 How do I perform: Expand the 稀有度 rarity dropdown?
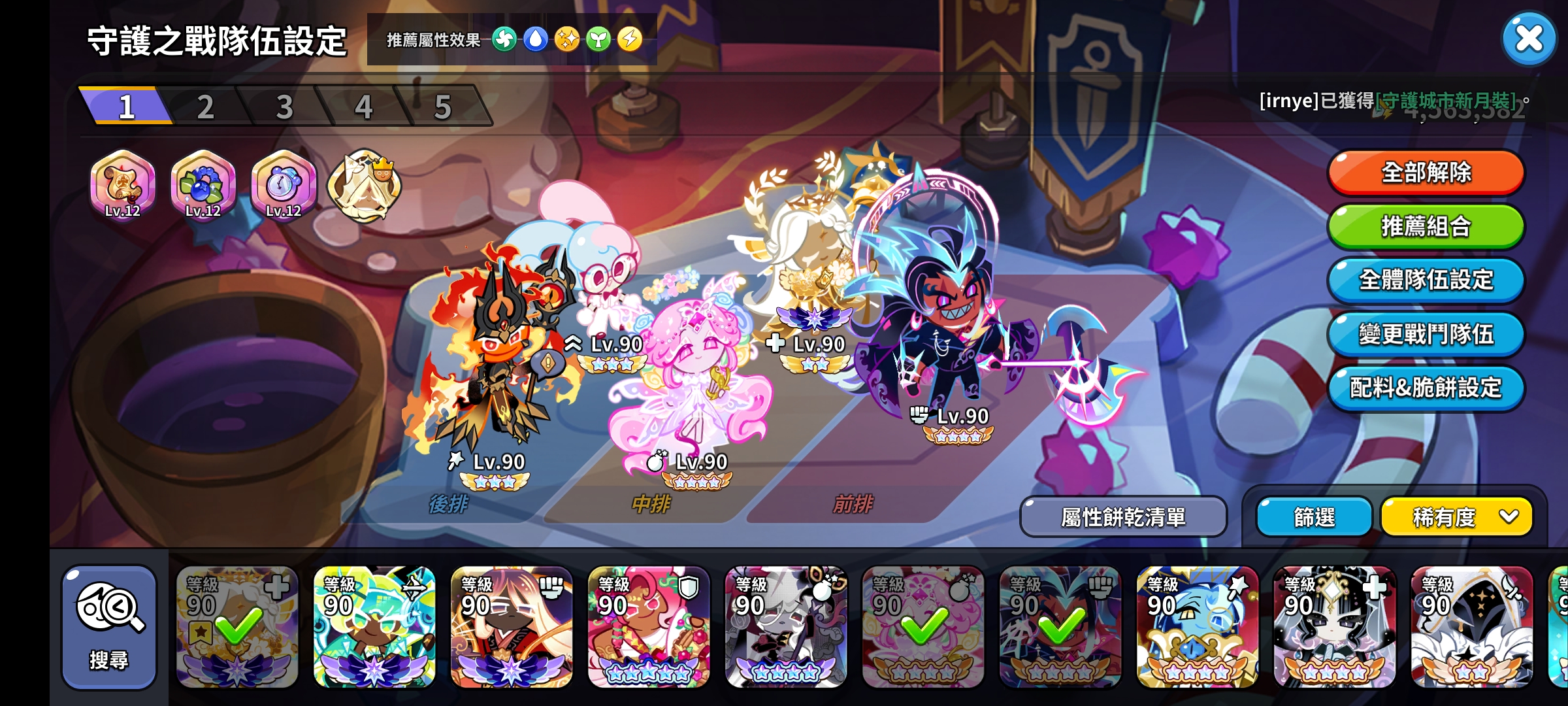tap(1456, 516)
